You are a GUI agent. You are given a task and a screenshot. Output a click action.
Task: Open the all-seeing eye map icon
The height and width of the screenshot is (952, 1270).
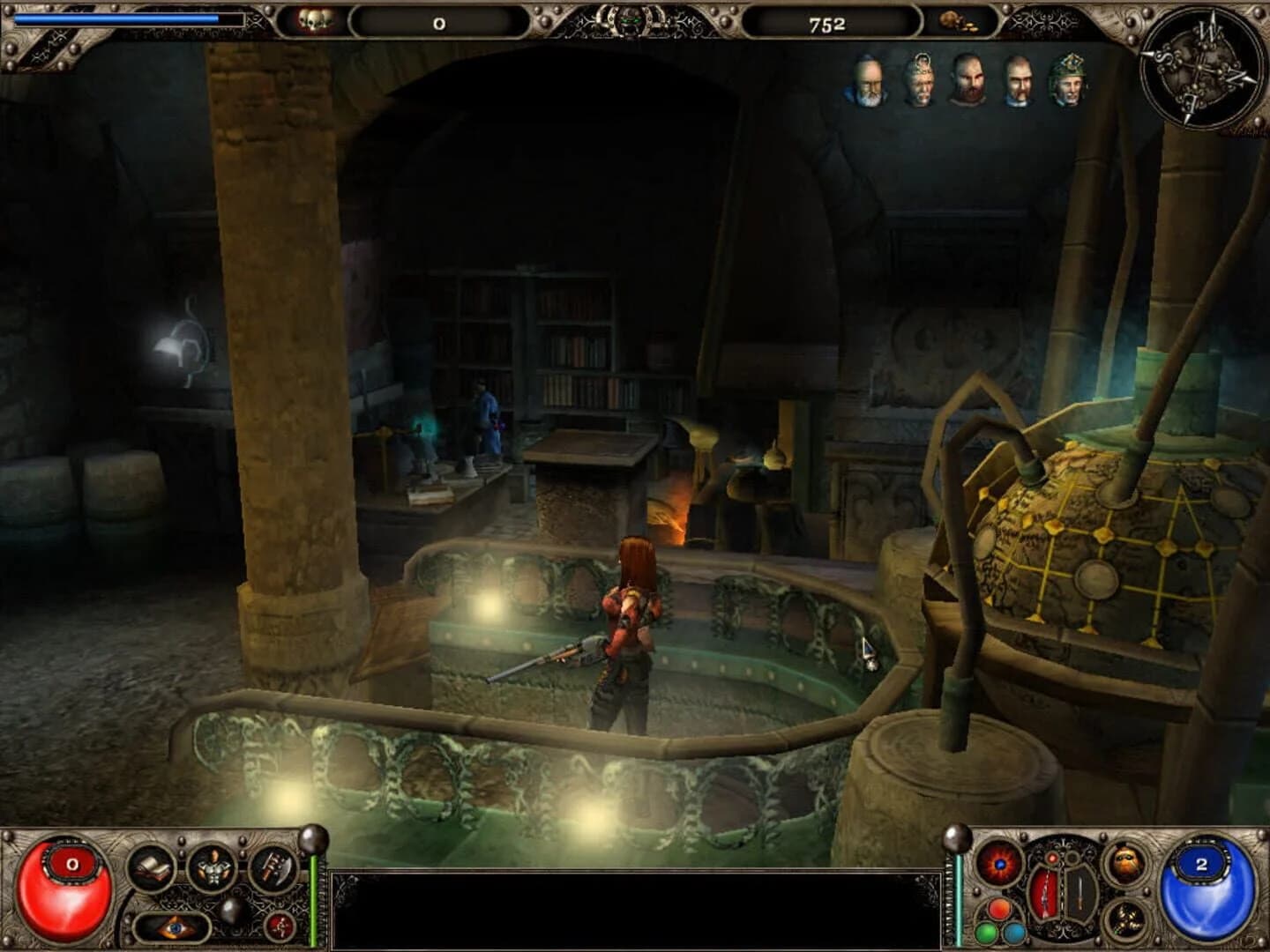tap(174, 926)
